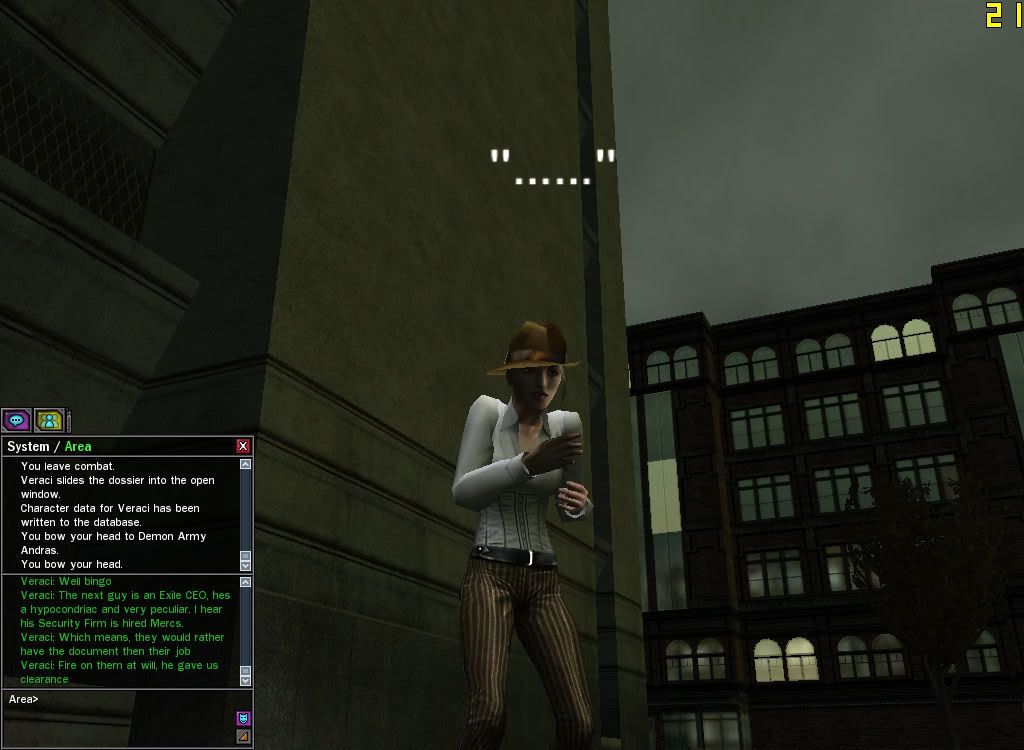The width and height of the screenshot is (1024, 750).
Task: Close the System / Area chat window
Action: coord(243,446)
